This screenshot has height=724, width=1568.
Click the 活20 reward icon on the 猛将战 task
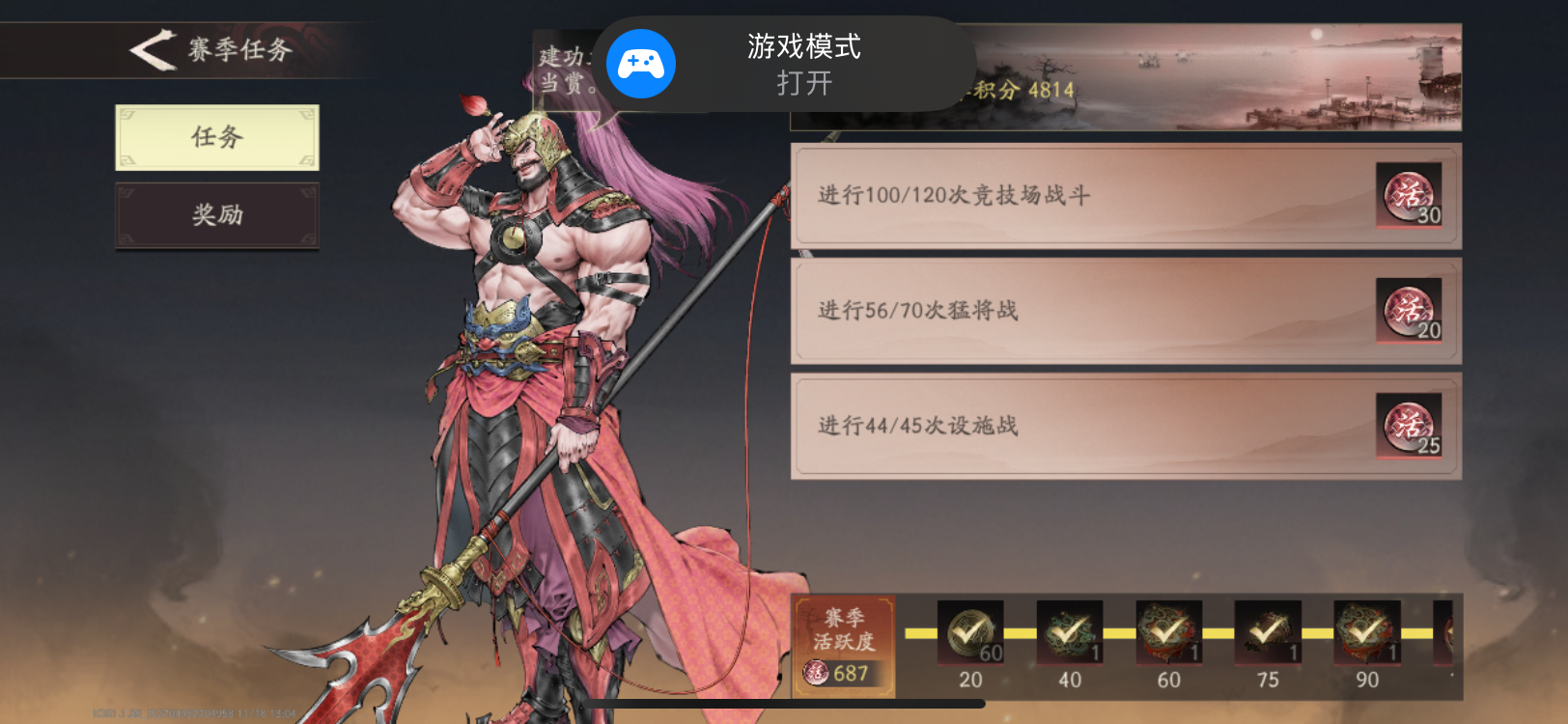tap(1409, 311)
